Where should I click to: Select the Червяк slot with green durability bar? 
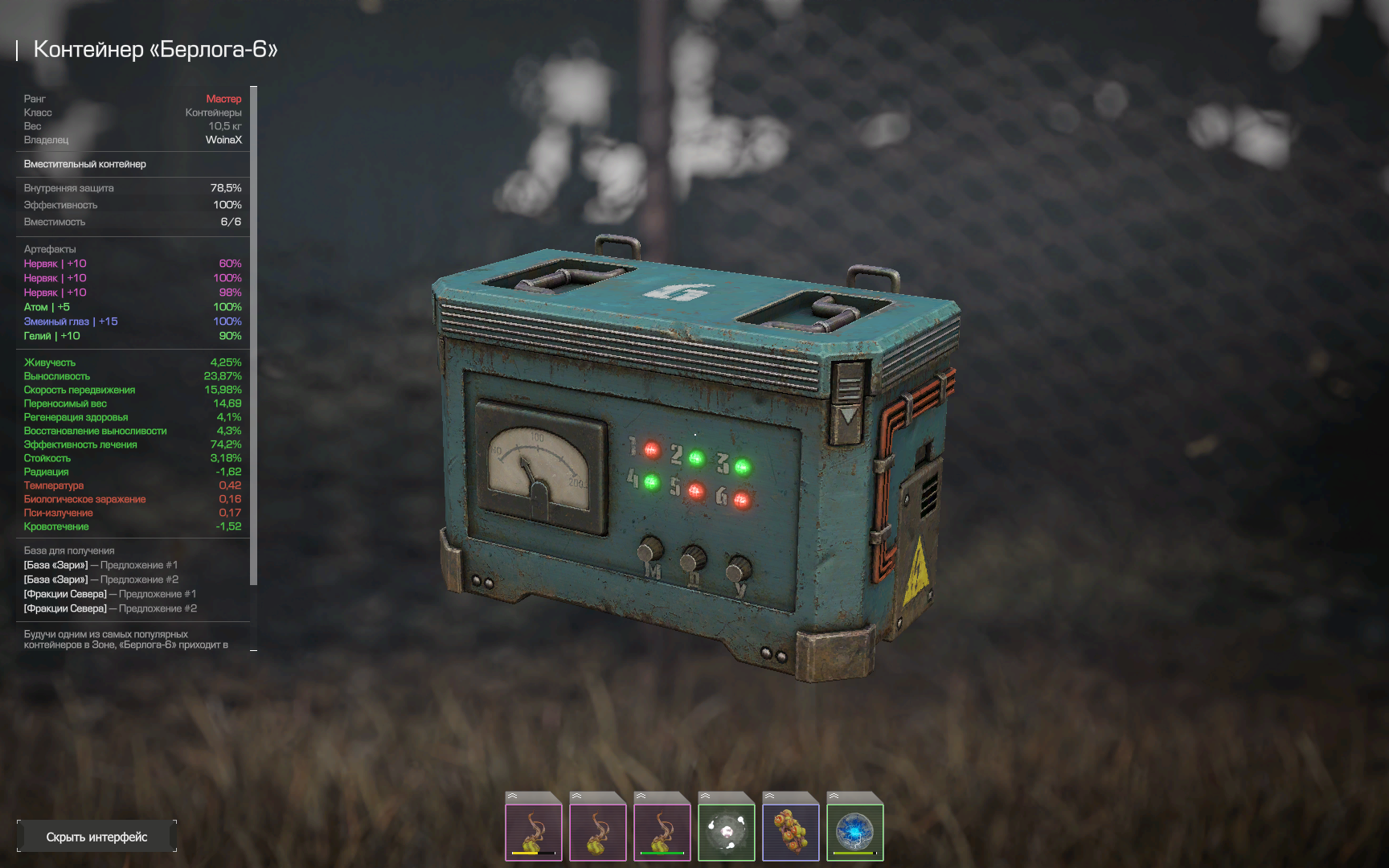662,832
